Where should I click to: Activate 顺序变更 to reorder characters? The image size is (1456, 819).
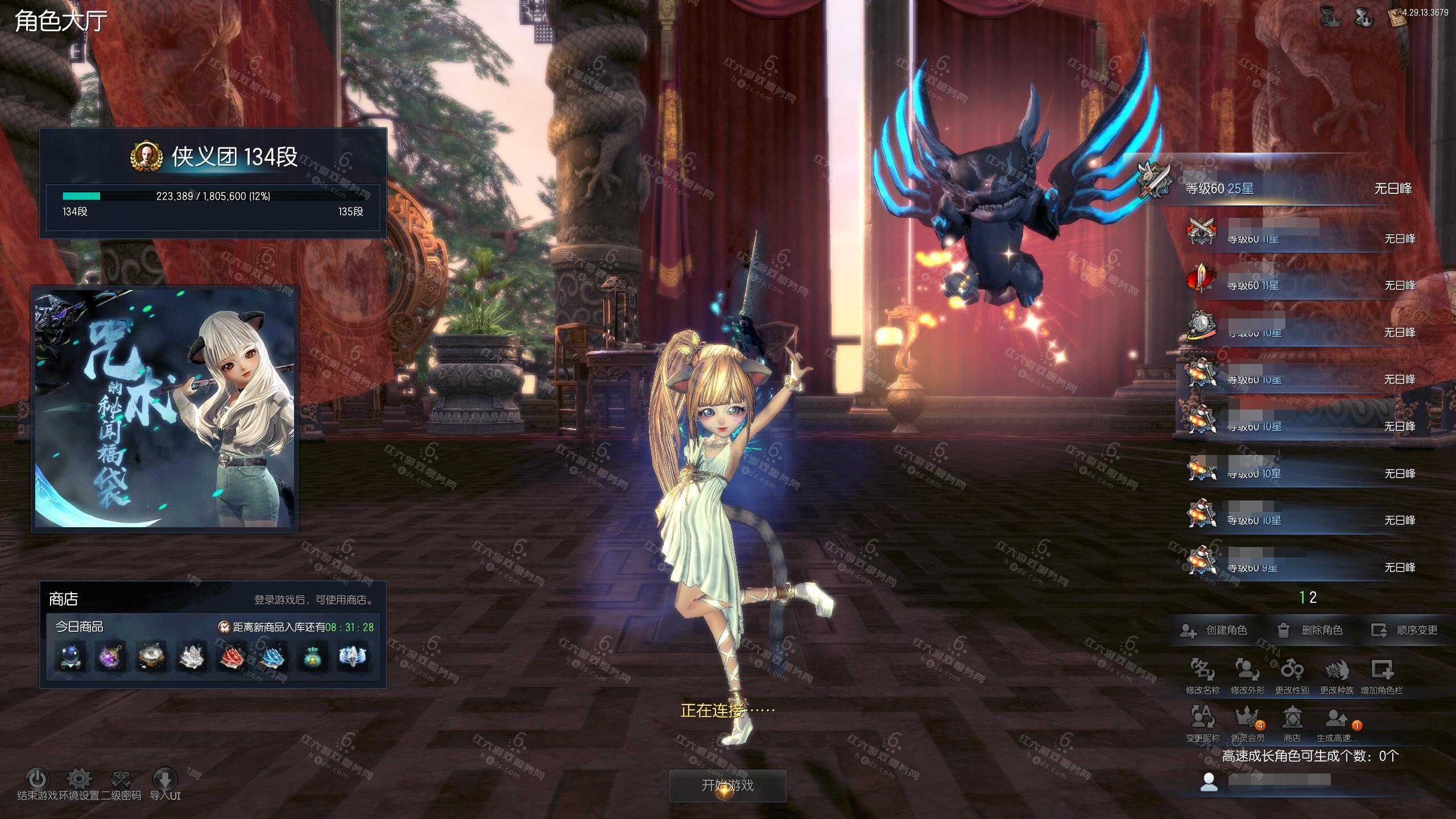1405,630
